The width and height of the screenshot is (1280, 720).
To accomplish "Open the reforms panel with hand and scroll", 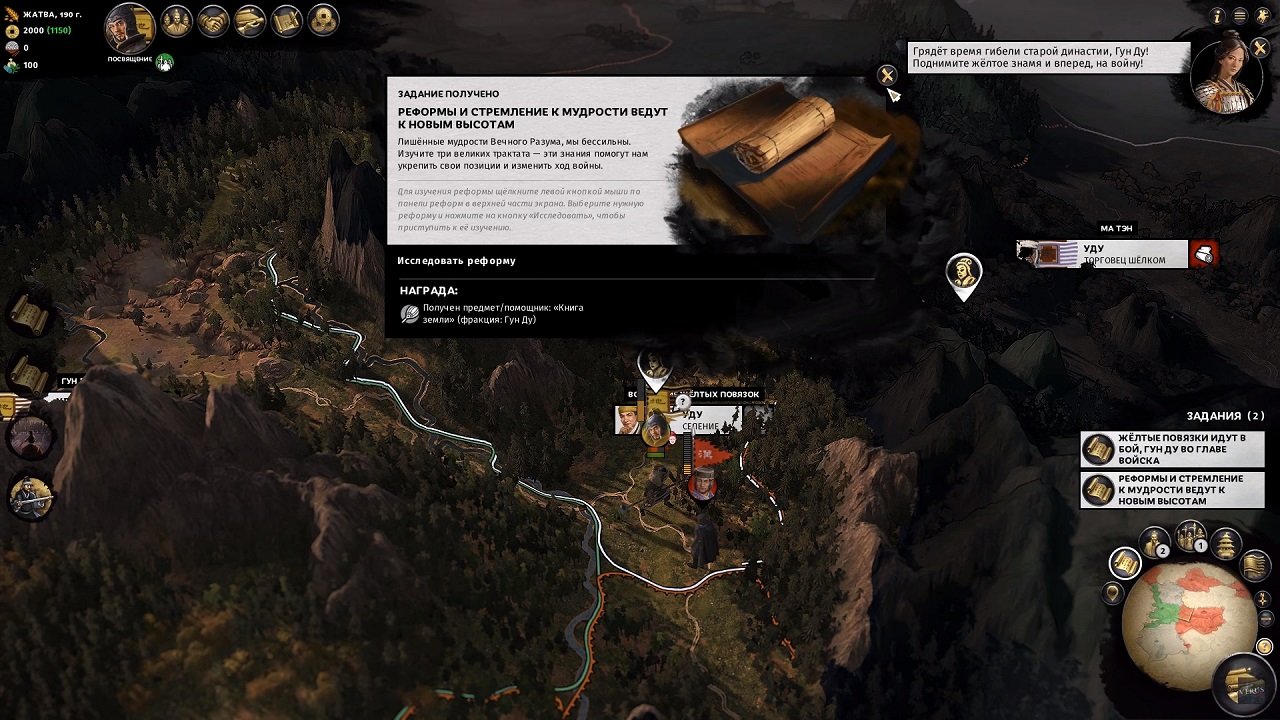I will coord(250,20).
